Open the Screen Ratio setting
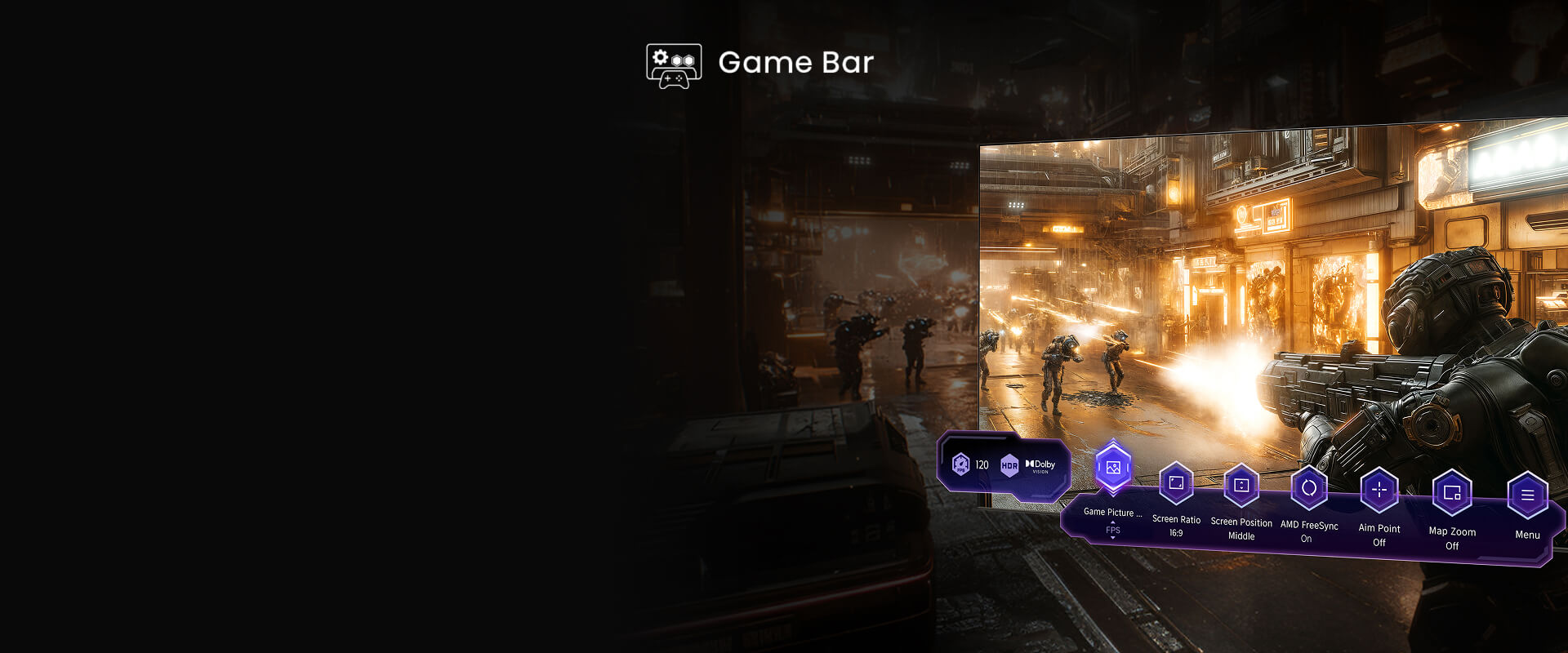1568x653 pixels. click(1176, 483)
